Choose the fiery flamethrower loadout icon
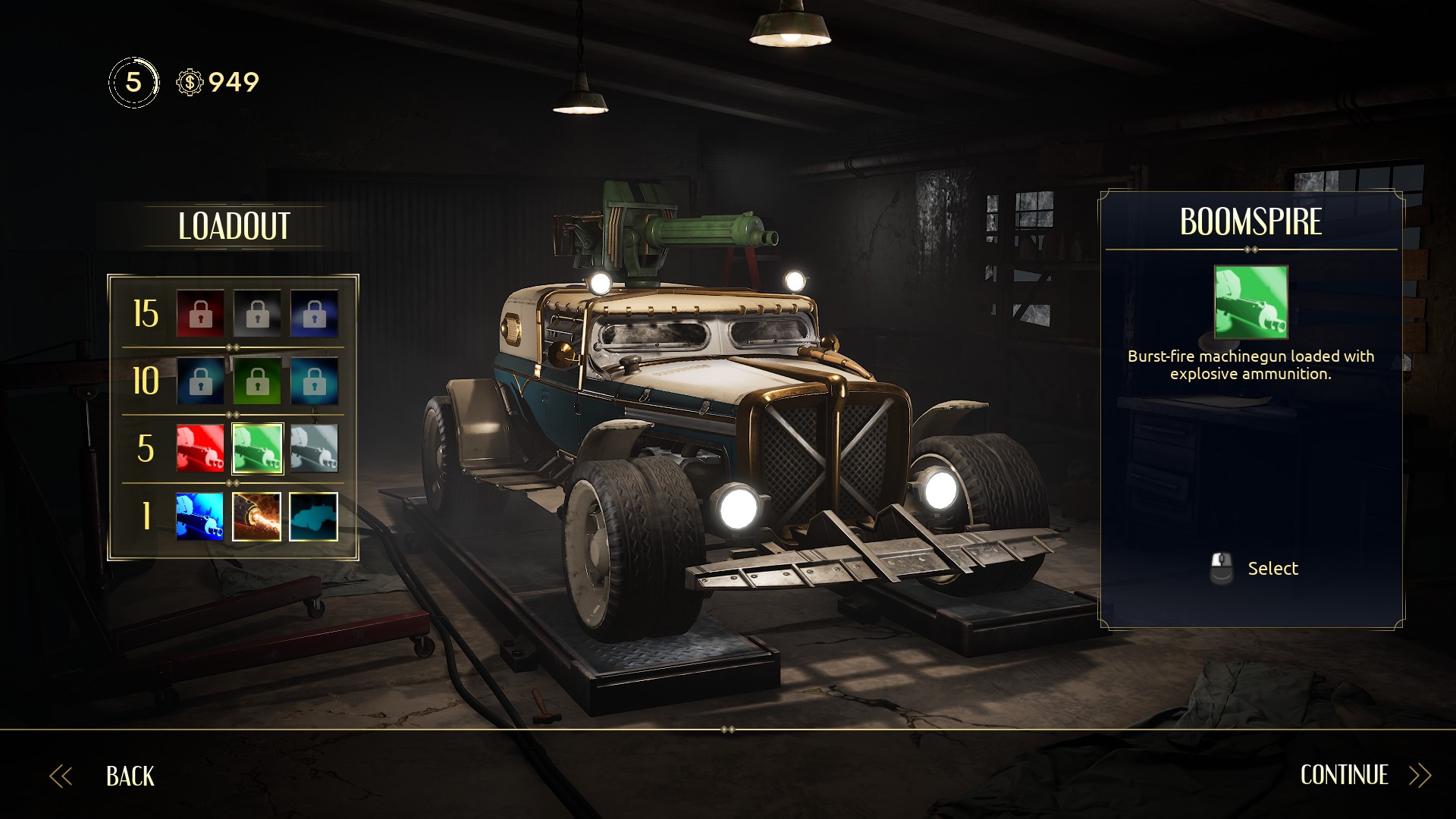The width and height of the screenshot is (1456, 819). point(257,516)
